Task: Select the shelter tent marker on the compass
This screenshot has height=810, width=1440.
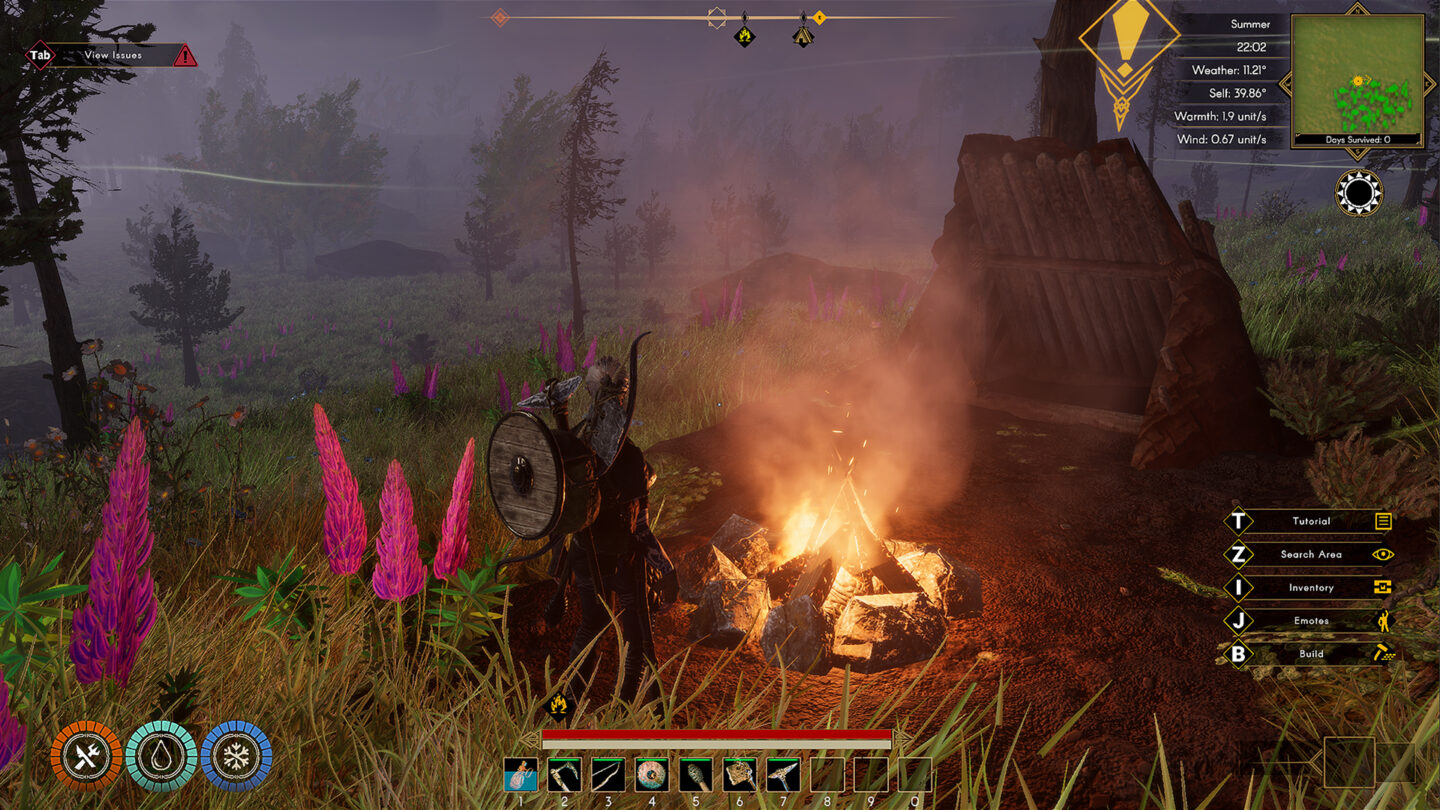Action: pos(801,36)
